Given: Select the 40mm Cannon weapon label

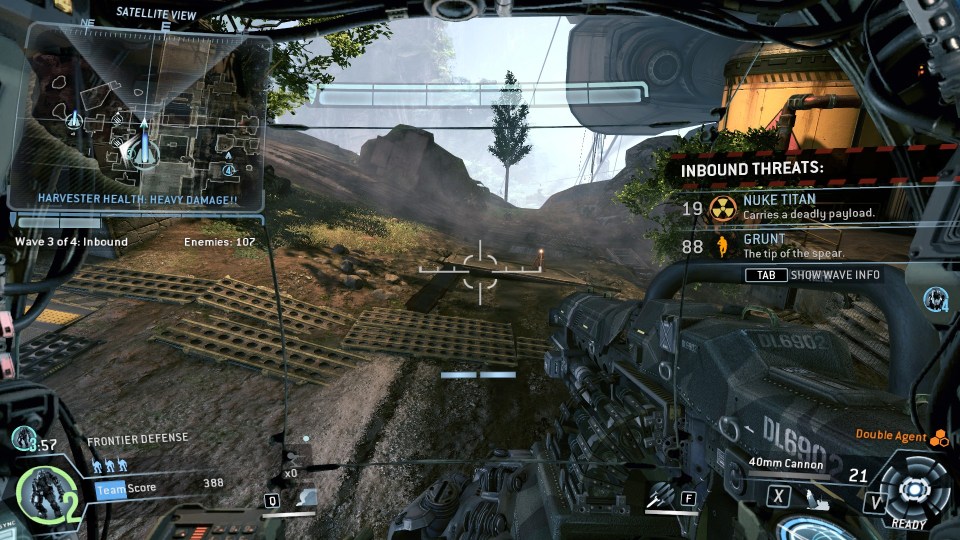Looking at the screenshot, I should 787,463.
